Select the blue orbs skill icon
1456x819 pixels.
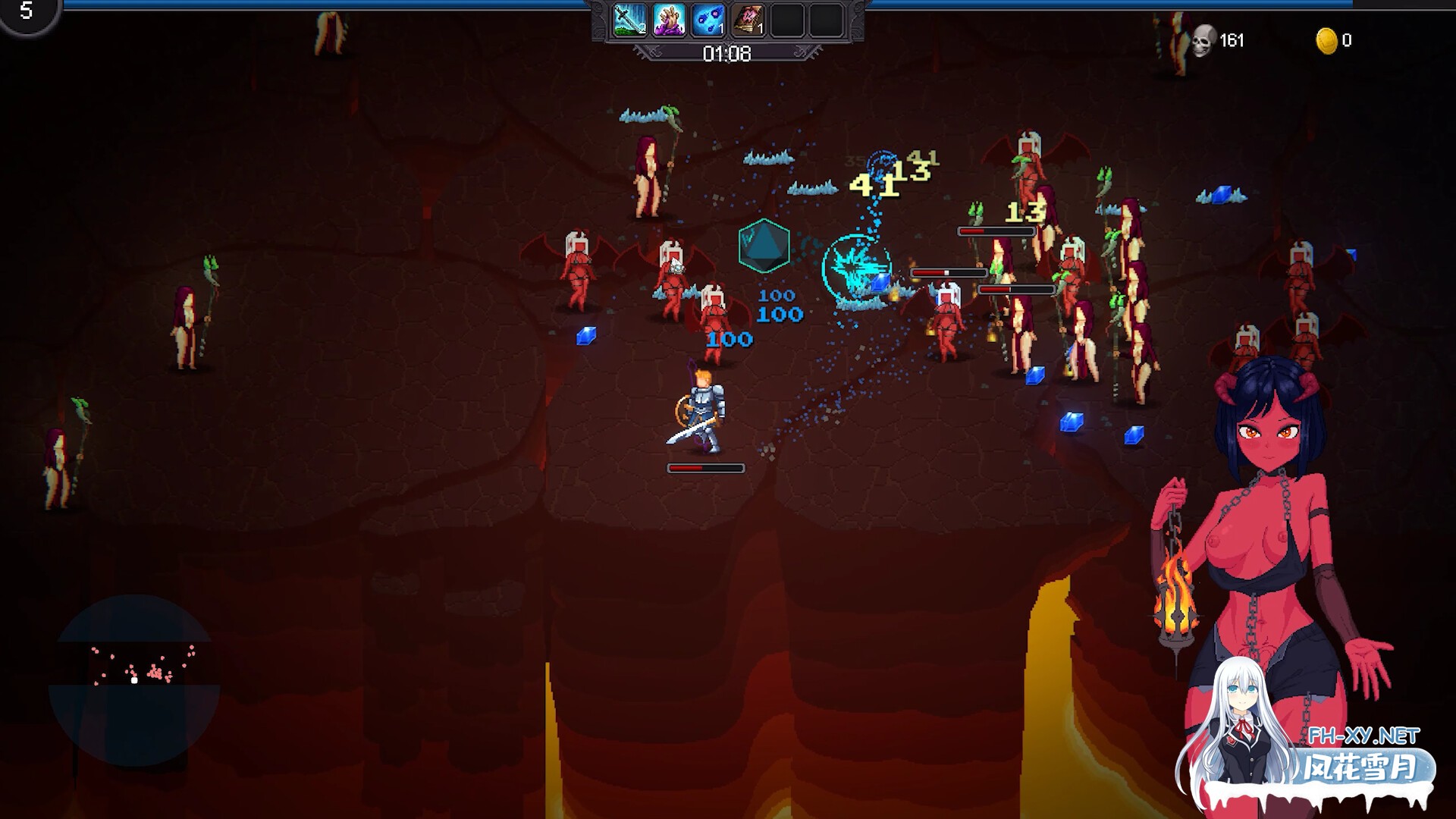pos(708,20)
